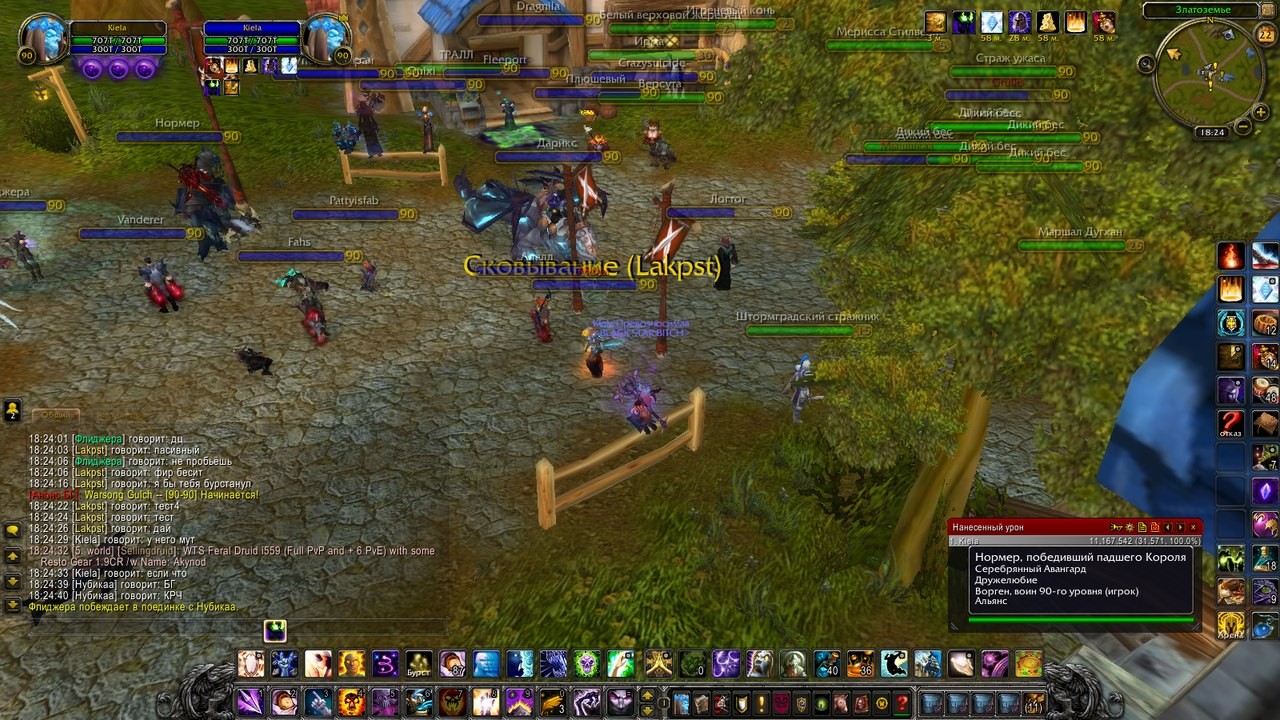The image size is (1280, 720).
Task: Open the damage meter settings gear
Action: click(x=1129, y=527)
